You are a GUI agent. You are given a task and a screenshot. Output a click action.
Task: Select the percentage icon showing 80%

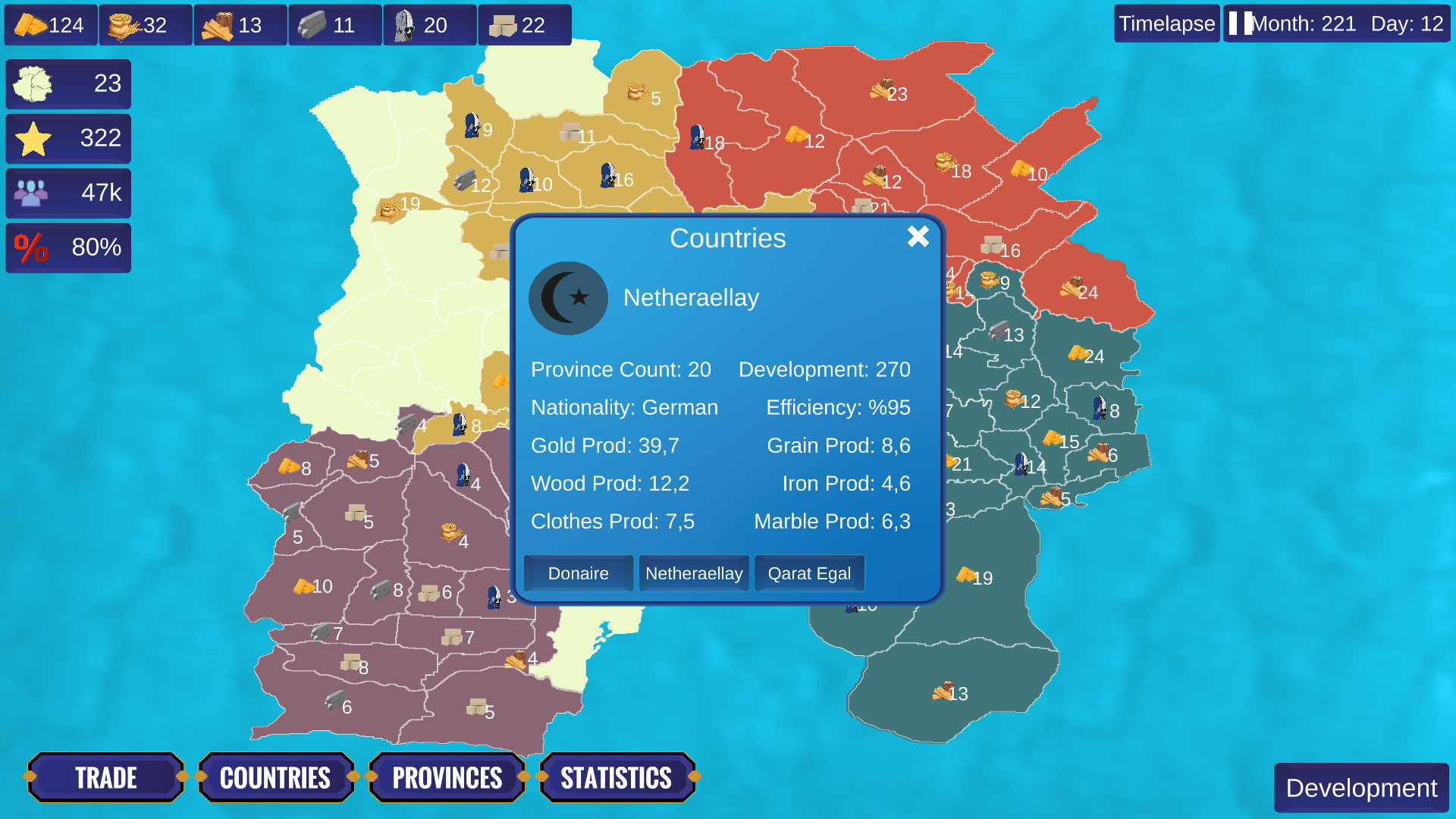click(32, 248)
